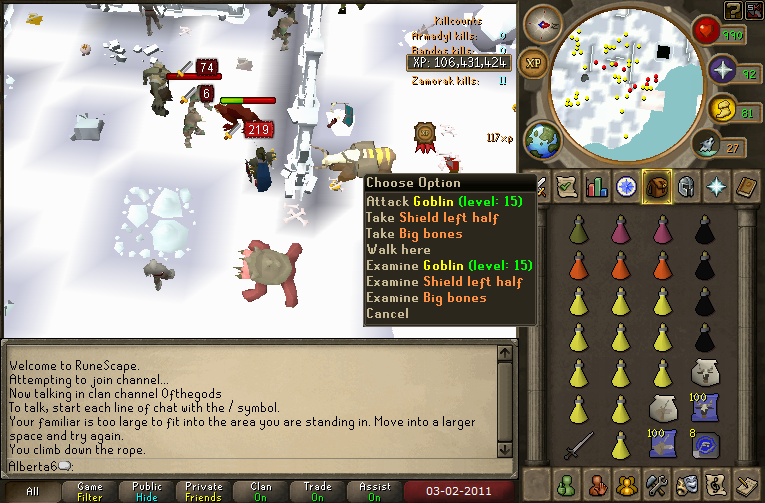Viewport: 765px width, 503px height.
Task: Open the worn equipment helmet tab
Action: (684, 186)
